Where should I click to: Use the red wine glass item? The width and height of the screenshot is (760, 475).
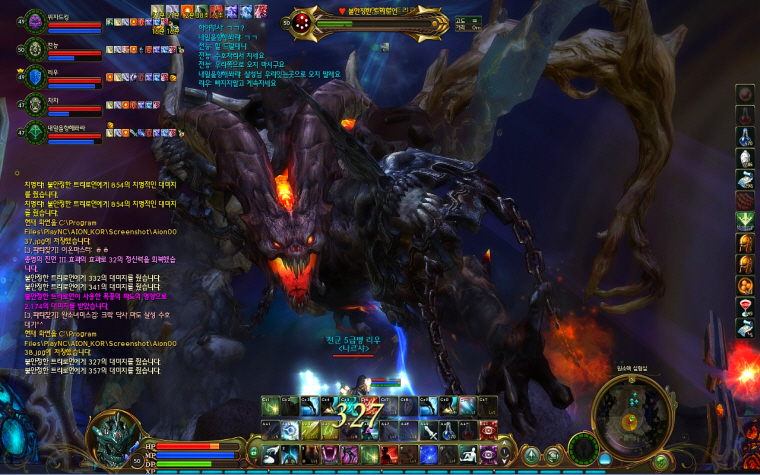pos(744,306)
